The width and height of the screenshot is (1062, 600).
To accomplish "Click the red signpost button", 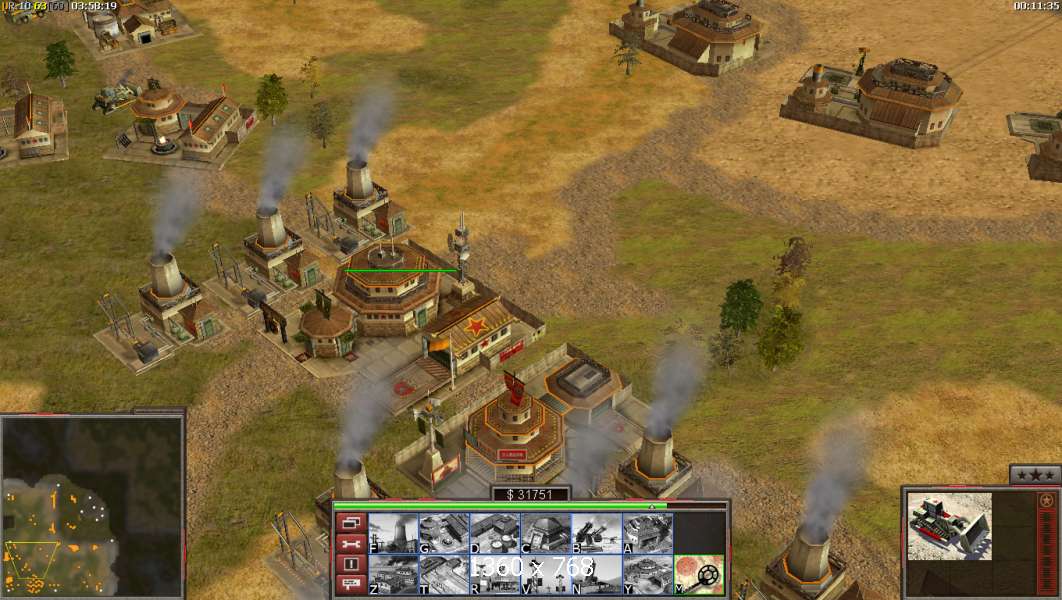I will (x=351, y=586).
